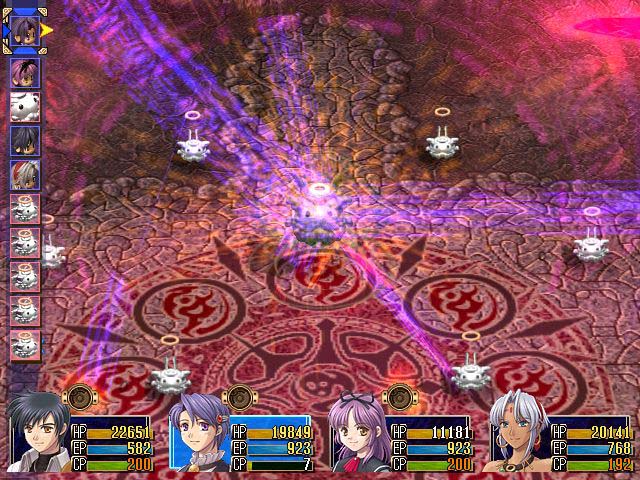Select the purple-haired girl in turn order
The width and height of the screenshot is (640, 480).
pyautogui.click(x=25, y=72)
